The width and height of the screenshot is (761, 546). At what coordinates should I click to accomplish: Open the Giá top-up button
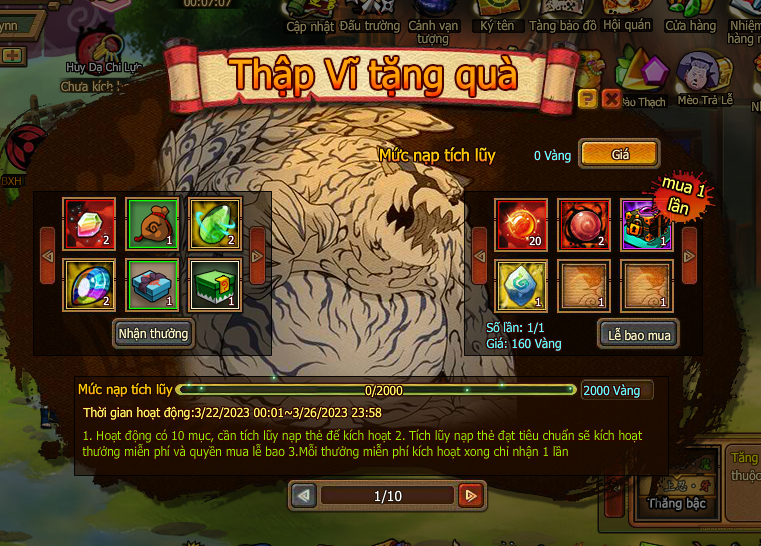pyautogui.click(x=619, y=154)
